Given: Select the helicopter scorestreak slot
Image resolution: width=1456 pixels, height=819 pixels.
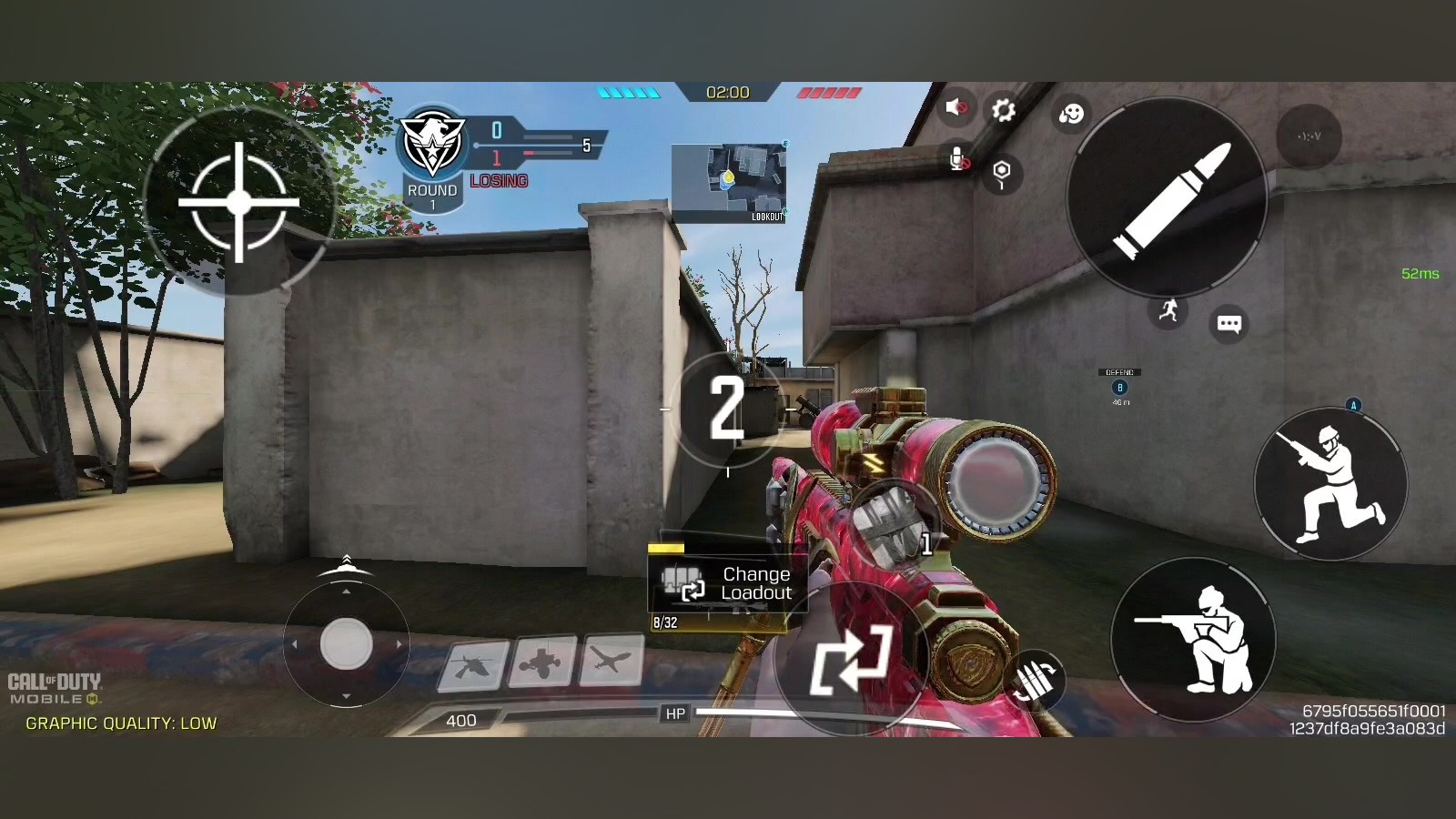Looking at the screenshot, I should pyautogui.click(x=473, y=665).
